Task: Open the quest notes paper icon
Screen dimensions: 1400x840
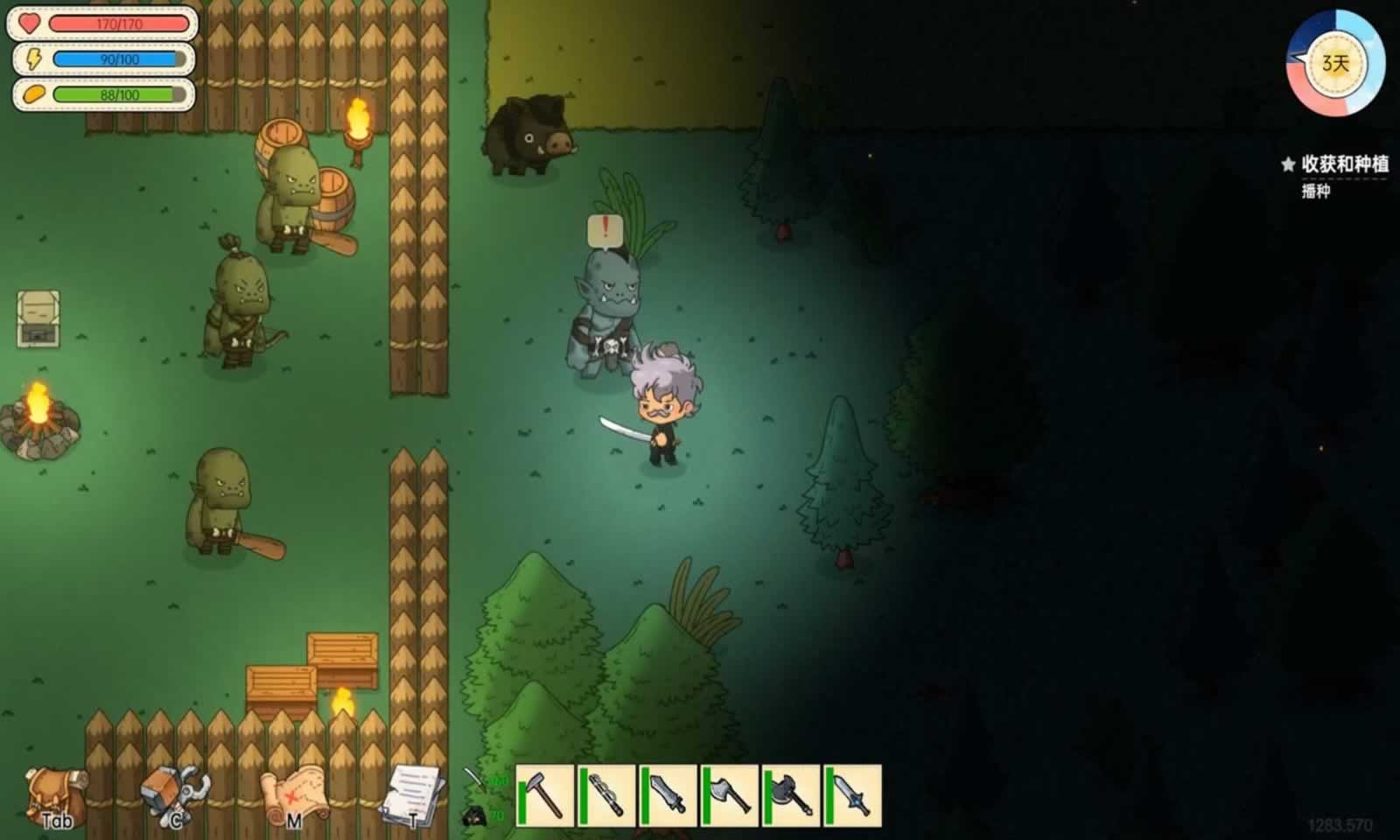Action: (413, 794)
